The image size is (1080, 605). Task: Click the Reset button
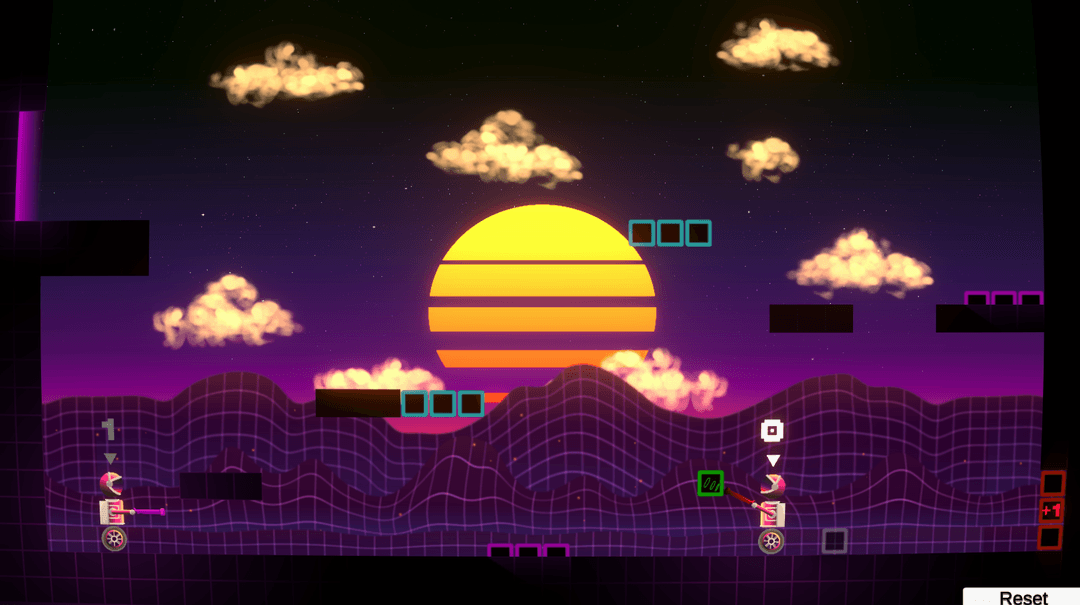[1022, 596]
